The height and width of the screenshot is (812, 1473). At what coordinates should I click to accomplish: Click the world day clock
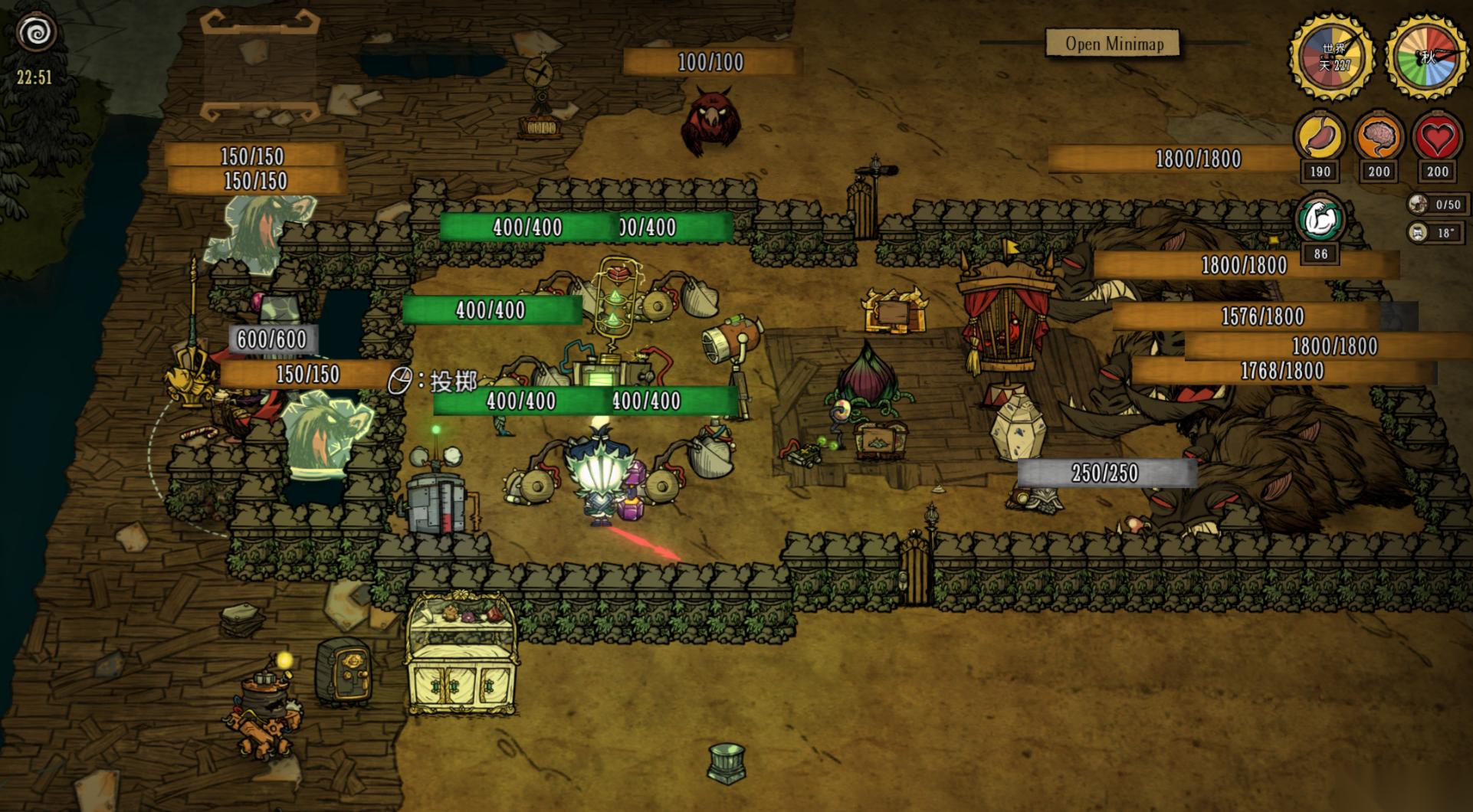[1334, 56]
